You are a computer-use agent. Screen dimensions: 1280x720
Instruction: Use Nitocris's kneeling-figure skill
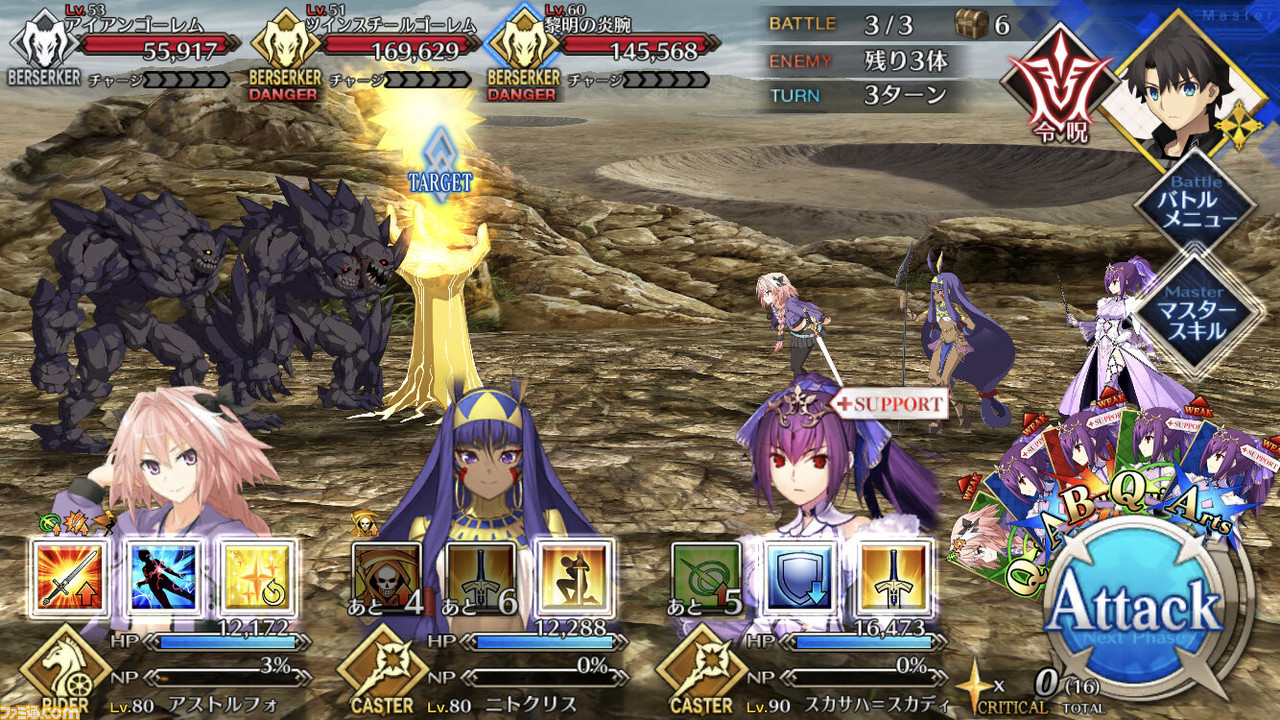click(x=574, y=577)
